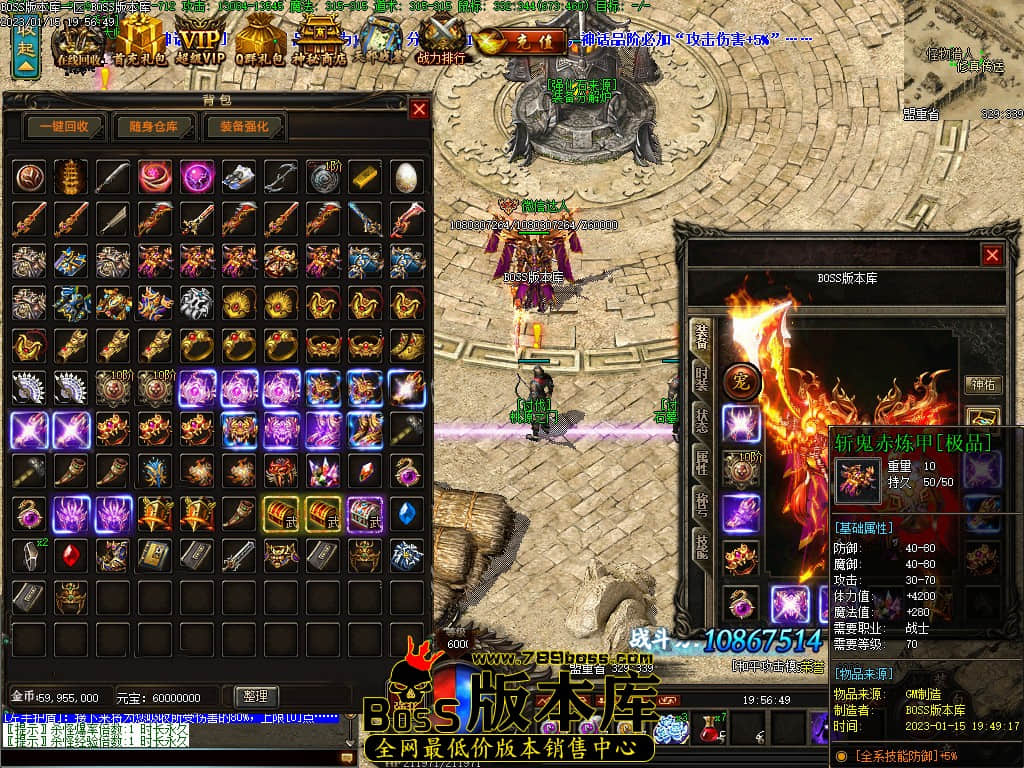Viewport: 1024px width, 768px height.
Task: Open the 超级VIP icon
Action: [x=195, y=42]
